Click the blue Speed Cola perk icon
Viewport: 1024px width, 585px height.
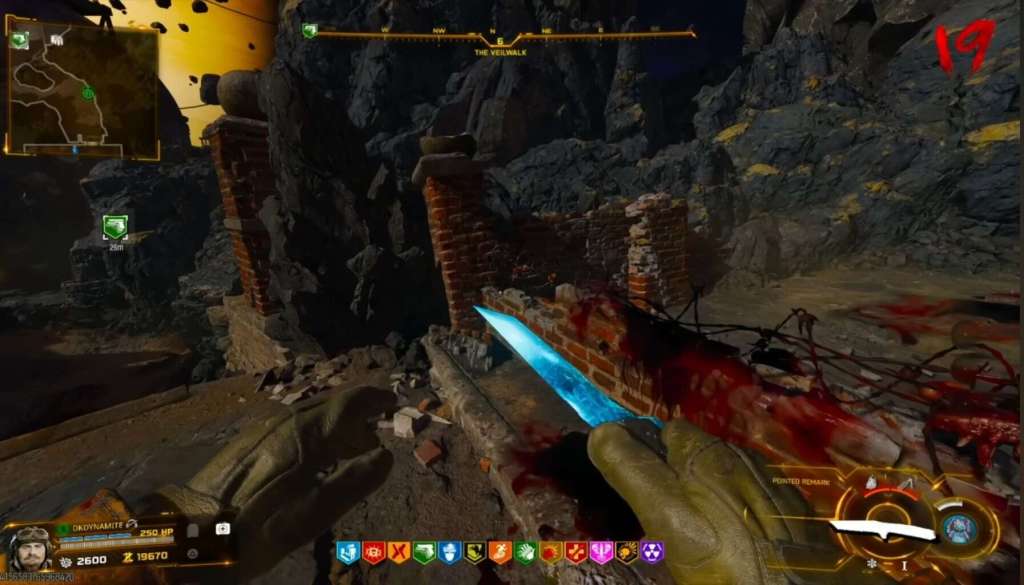tap(348, 552)
